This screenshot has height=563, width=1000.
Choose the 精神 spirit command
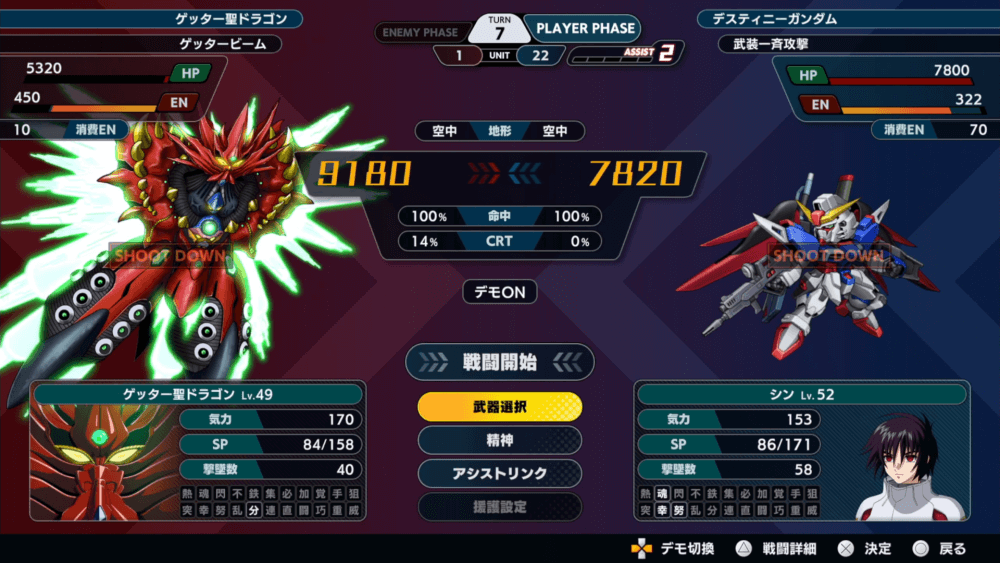(499, 440)
